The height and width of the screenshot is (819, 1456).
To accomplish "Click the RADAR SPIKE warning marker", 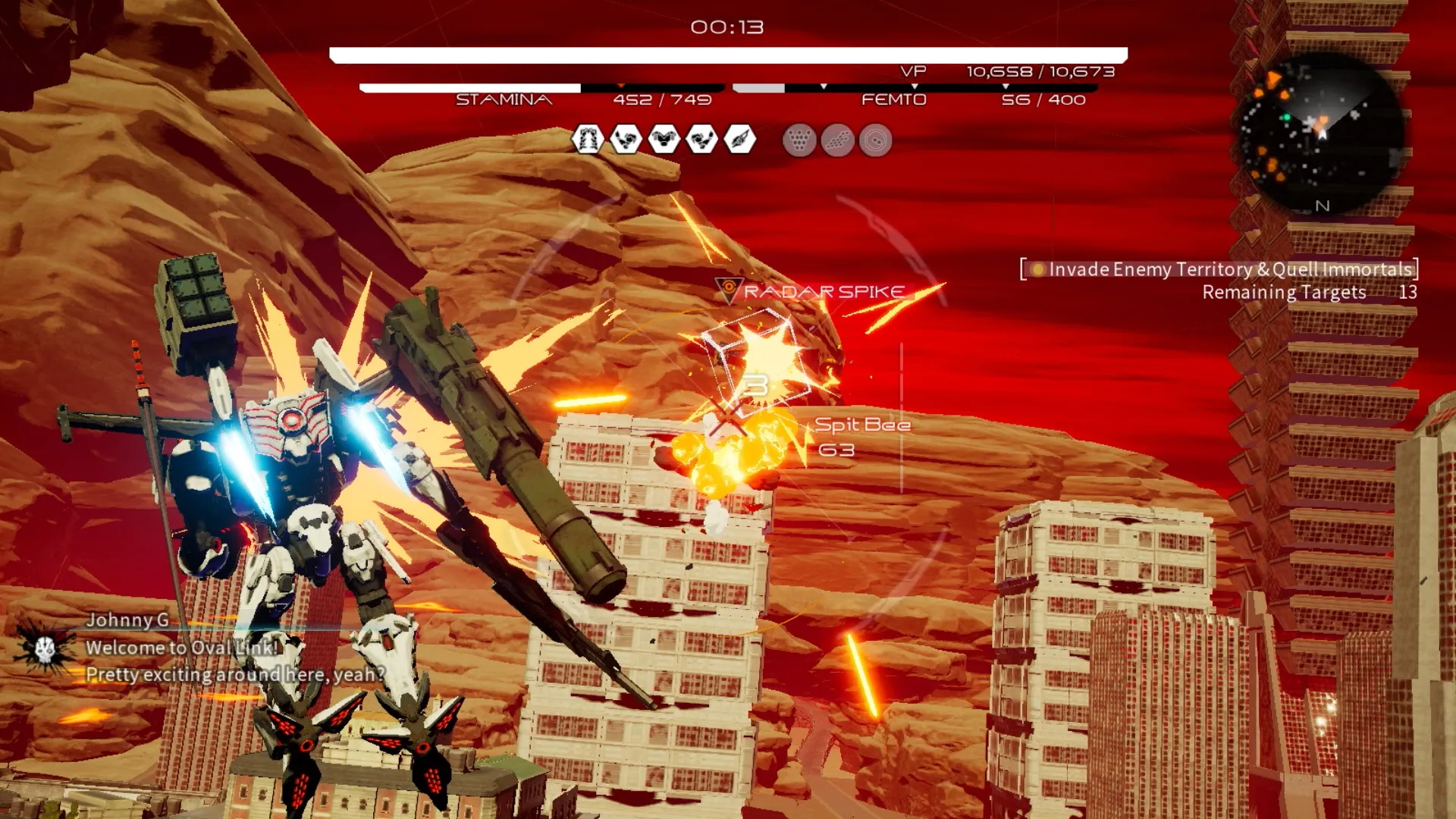I will (811, 291).
